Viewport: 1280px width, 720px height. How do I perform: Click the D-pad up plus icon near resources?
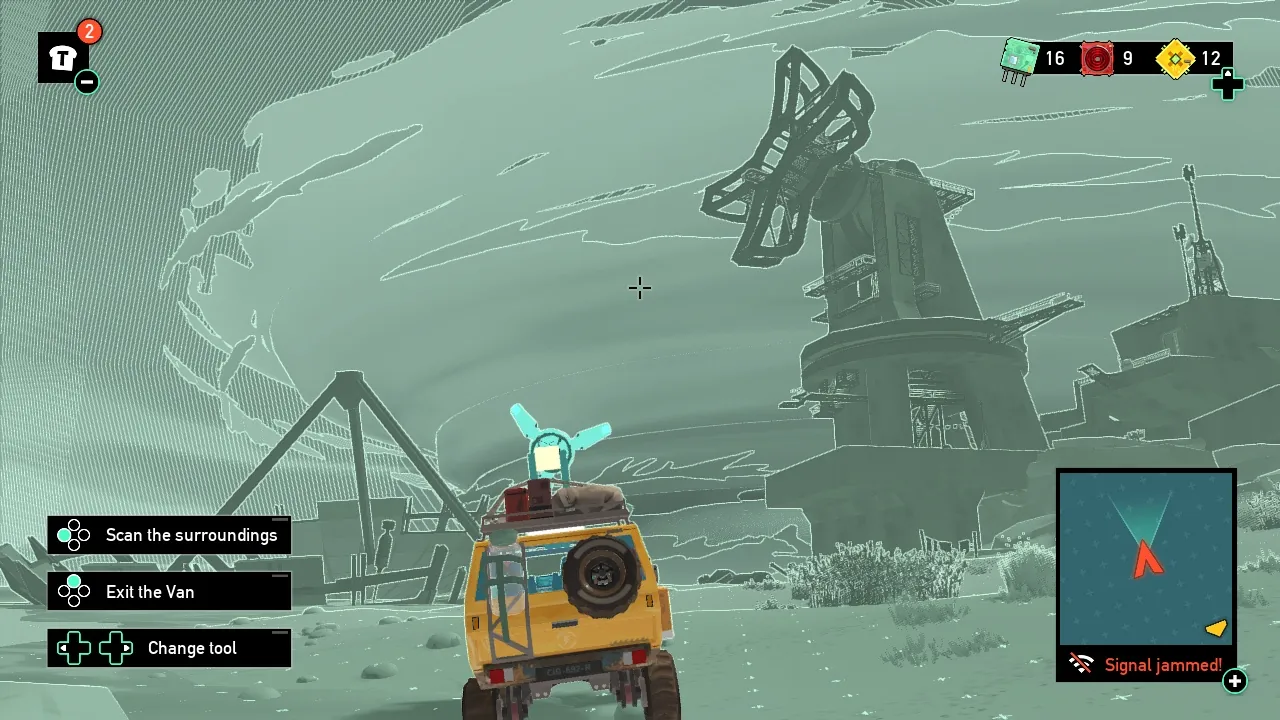[x=1228, y=85]
